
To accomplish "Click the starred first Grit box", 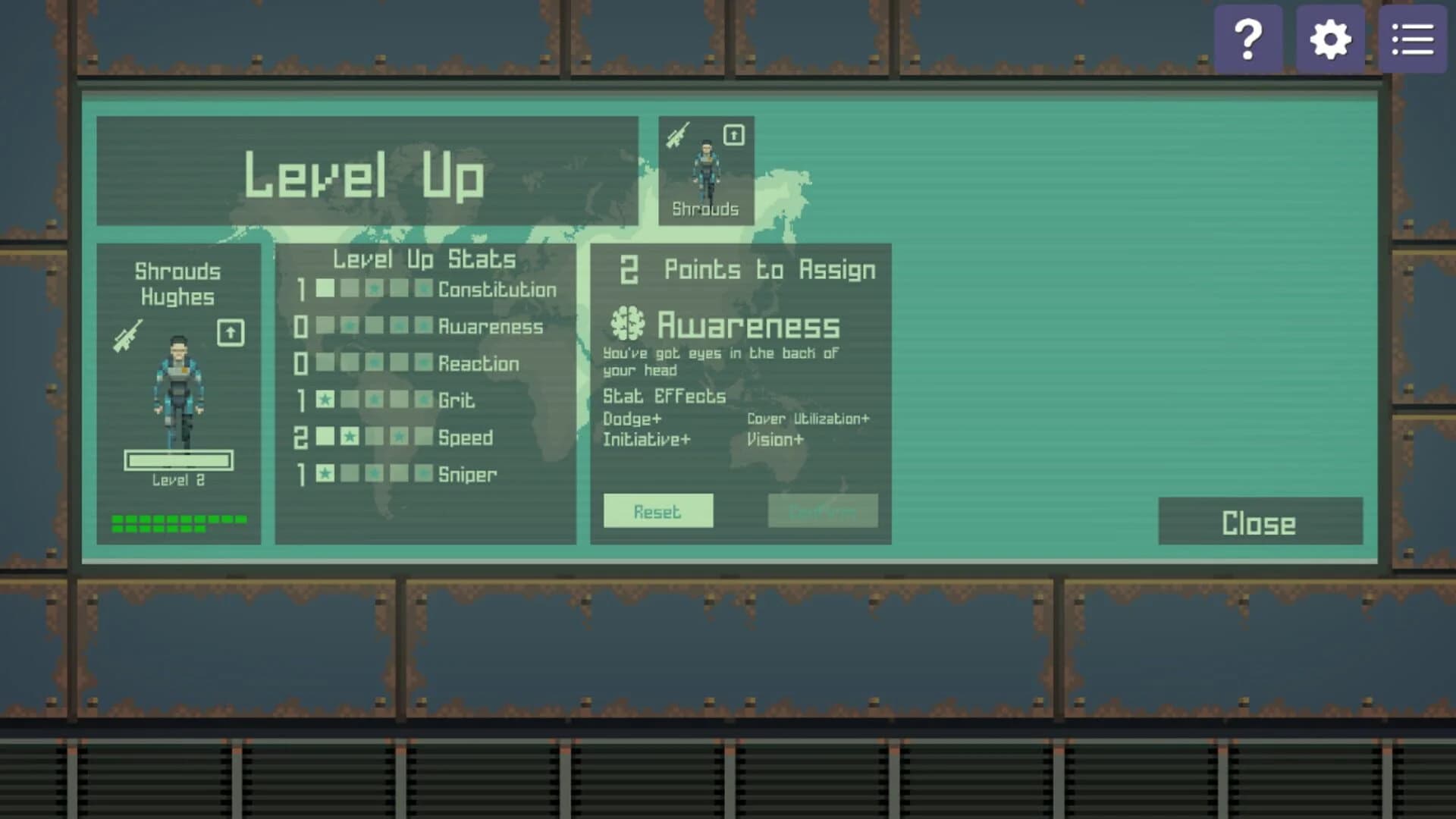I will click(327, 400).
